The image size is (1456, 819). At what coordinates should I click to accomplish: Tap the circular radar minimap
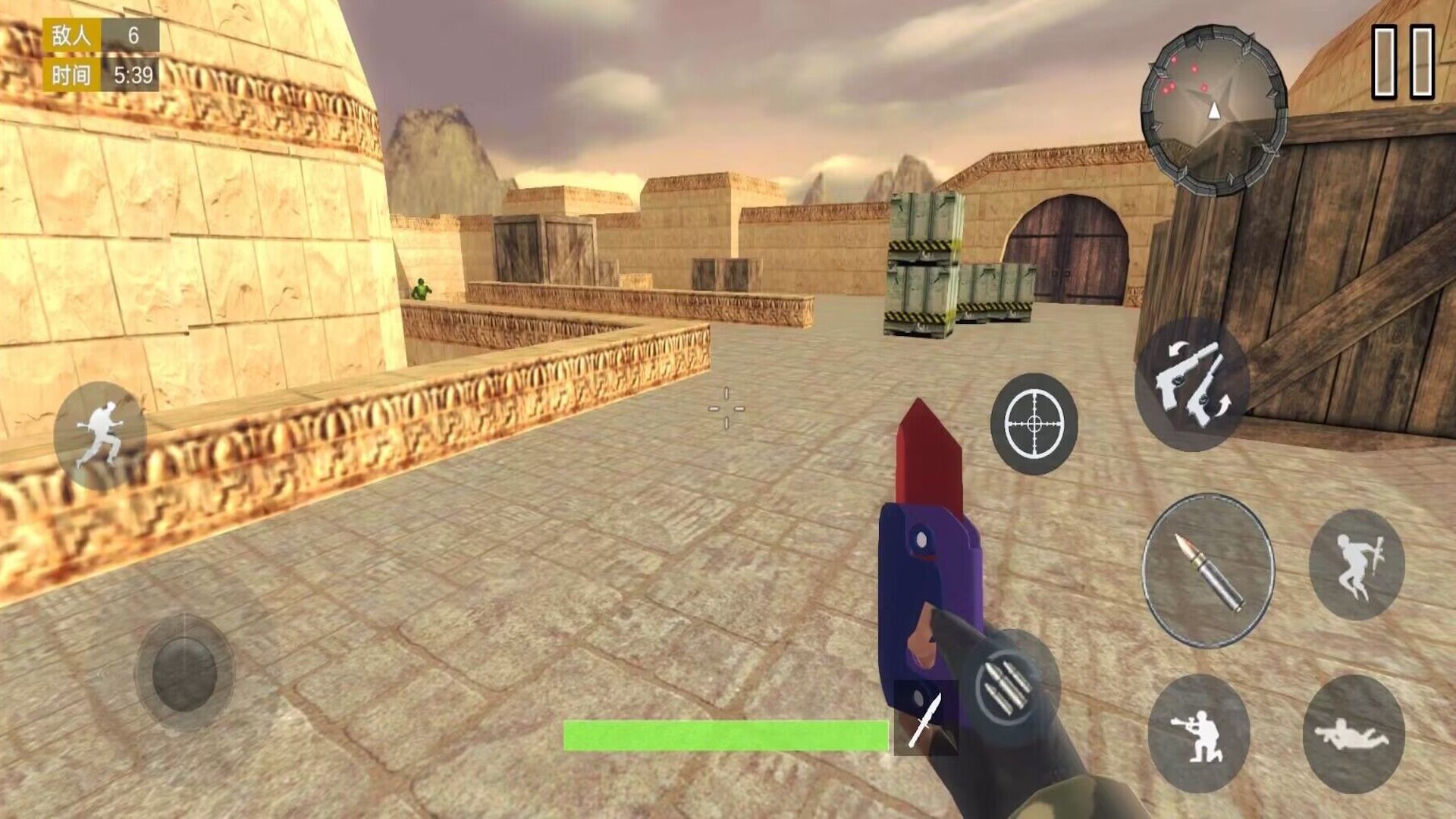(1213, 110)
